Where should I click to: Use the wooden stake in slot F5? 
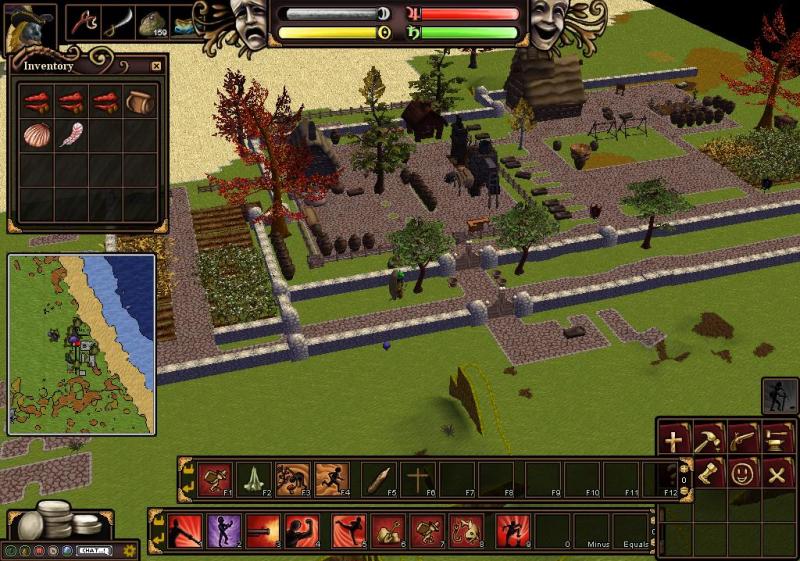pos(379,477)
